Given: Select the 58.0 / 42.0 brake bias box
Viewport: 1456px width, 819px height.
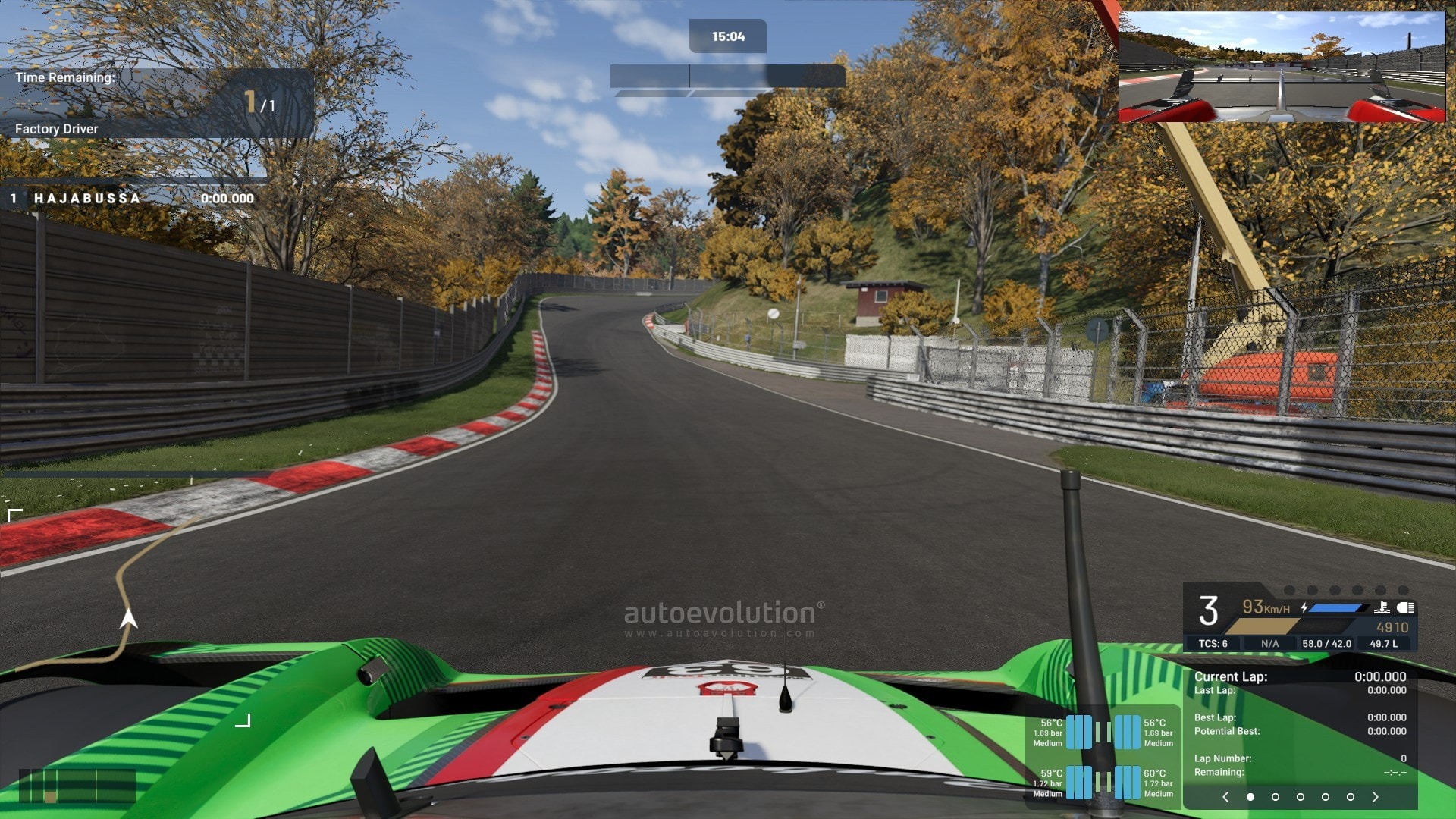Looking at the screenshot, I should tap(1326, 644).
